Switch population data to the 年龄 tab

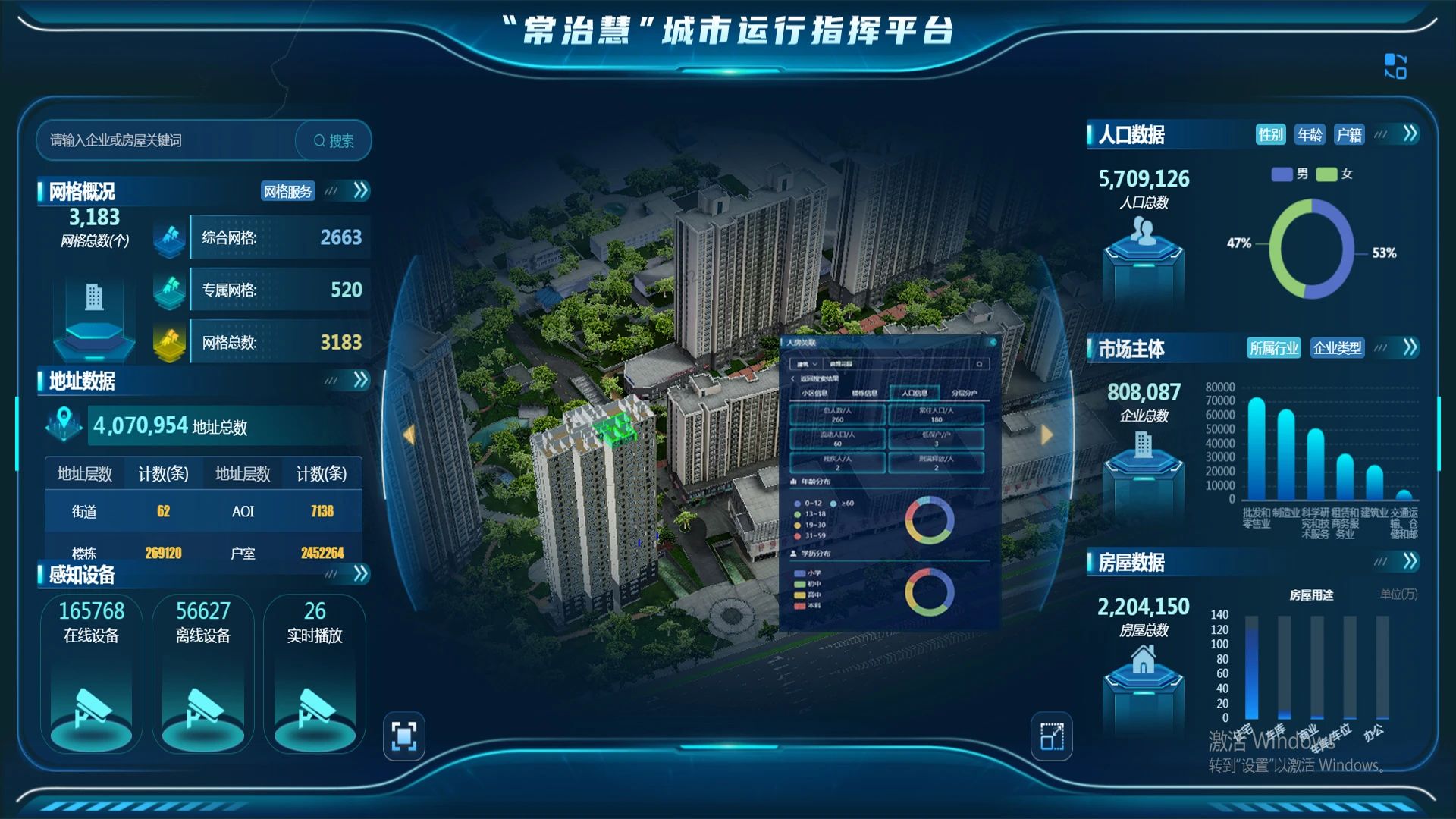1310,135
